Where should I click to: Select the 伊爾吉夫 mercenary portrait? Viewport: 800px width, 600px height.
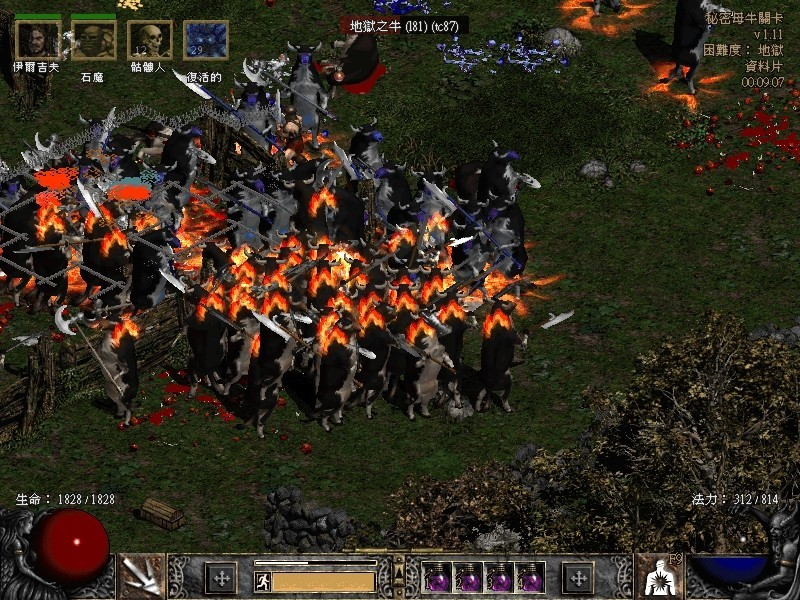tap(37, 40)
